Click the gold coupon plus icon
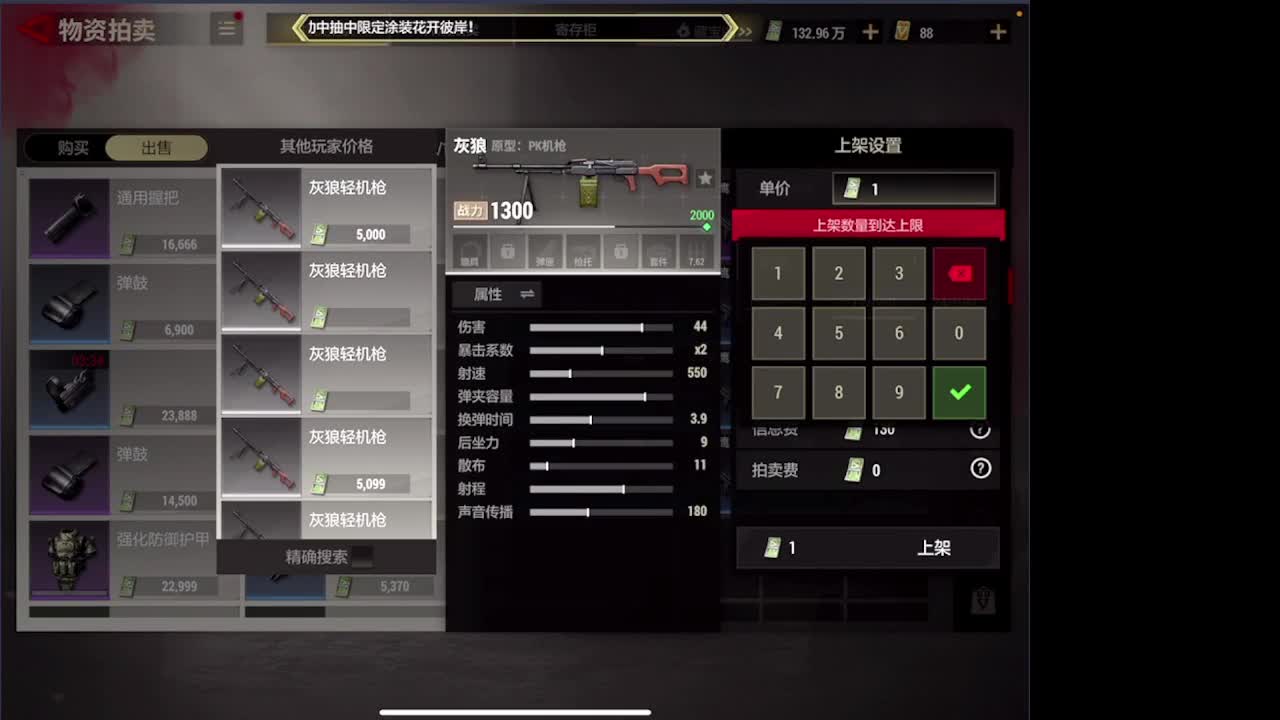 pos(997,31)
